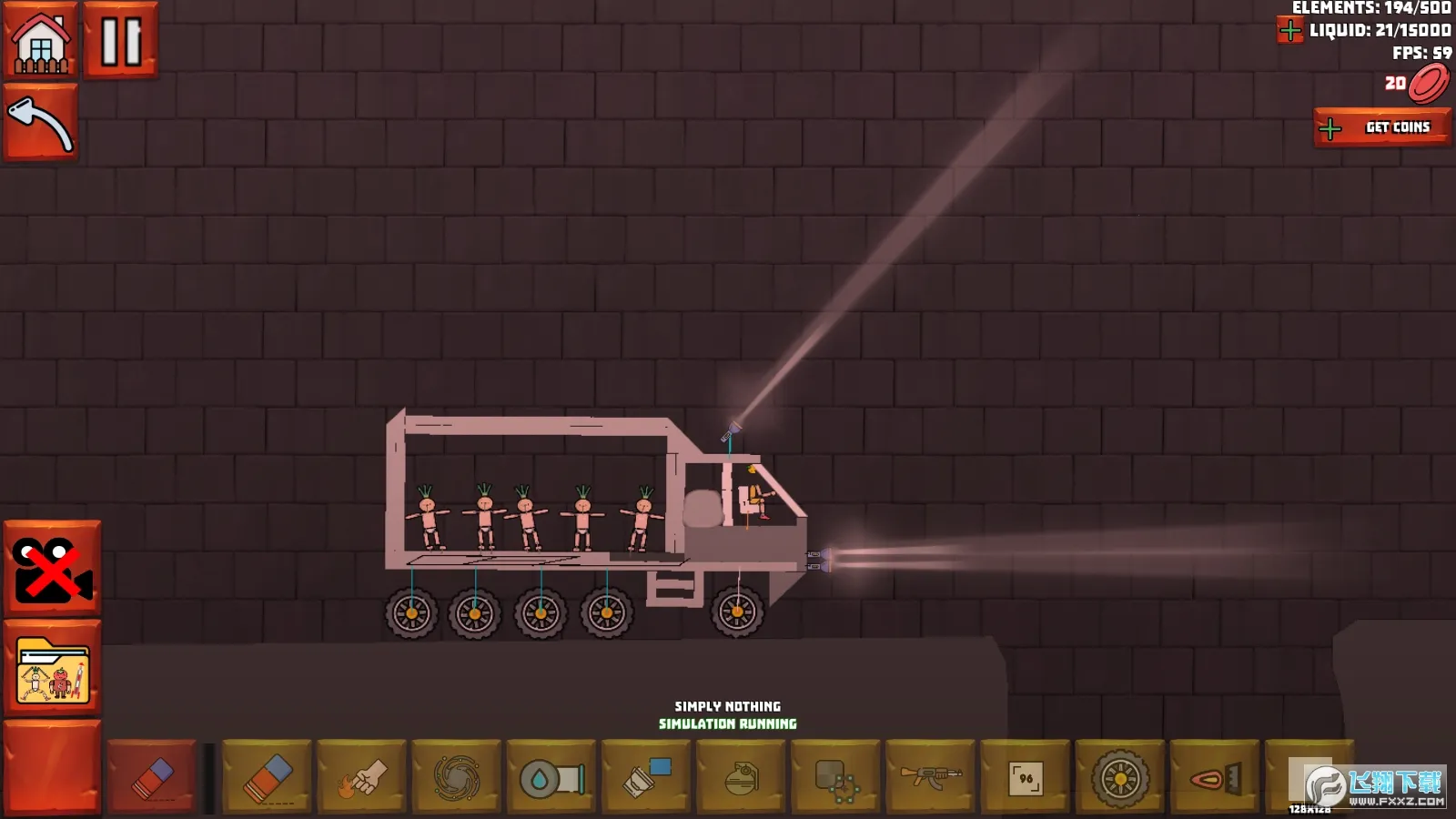Return to the home menu
The image size is (1456, 819).
pos(41,41)
